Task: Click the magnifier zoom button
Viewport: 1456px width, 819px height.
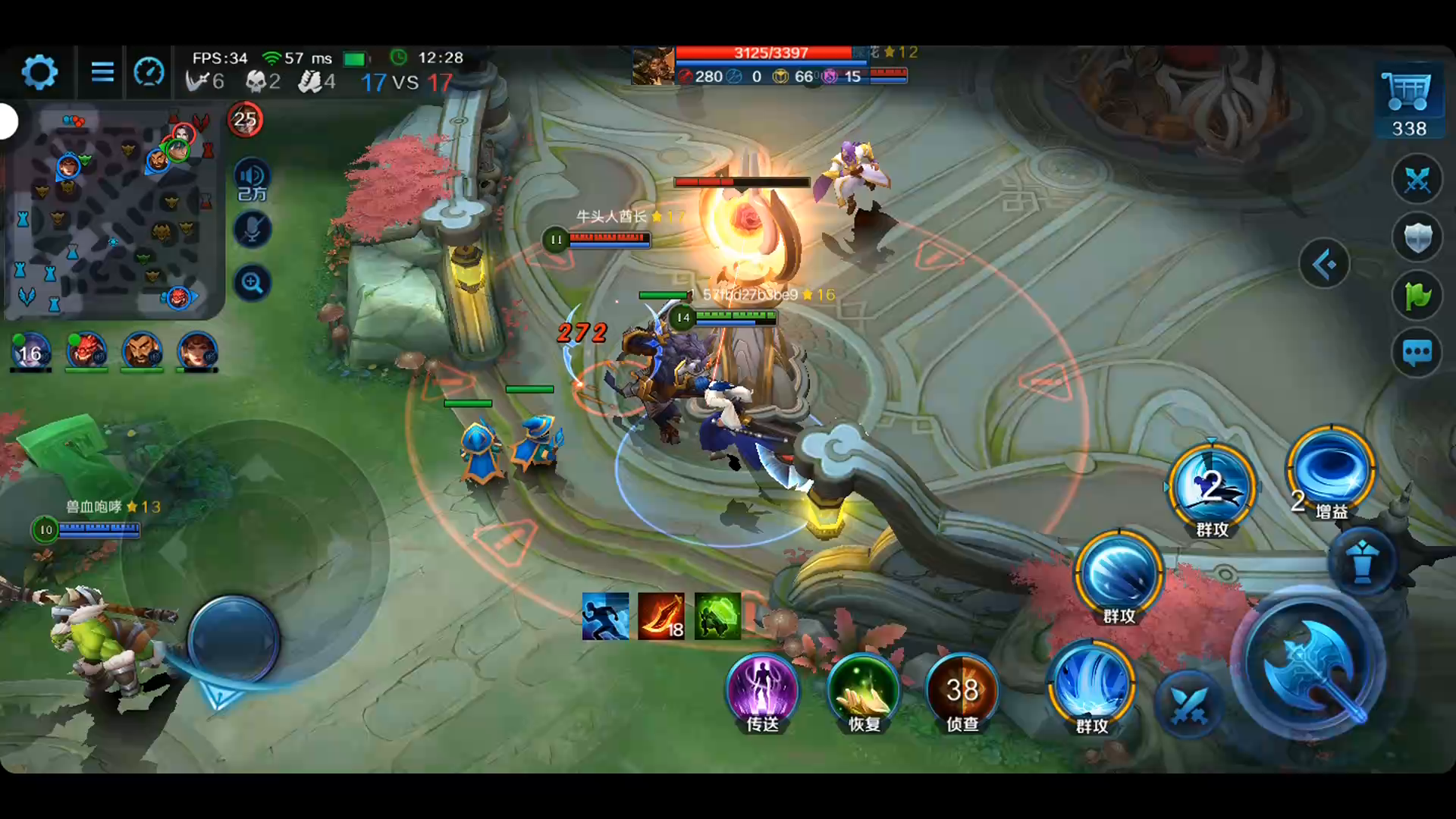Action: click(252, 284)
